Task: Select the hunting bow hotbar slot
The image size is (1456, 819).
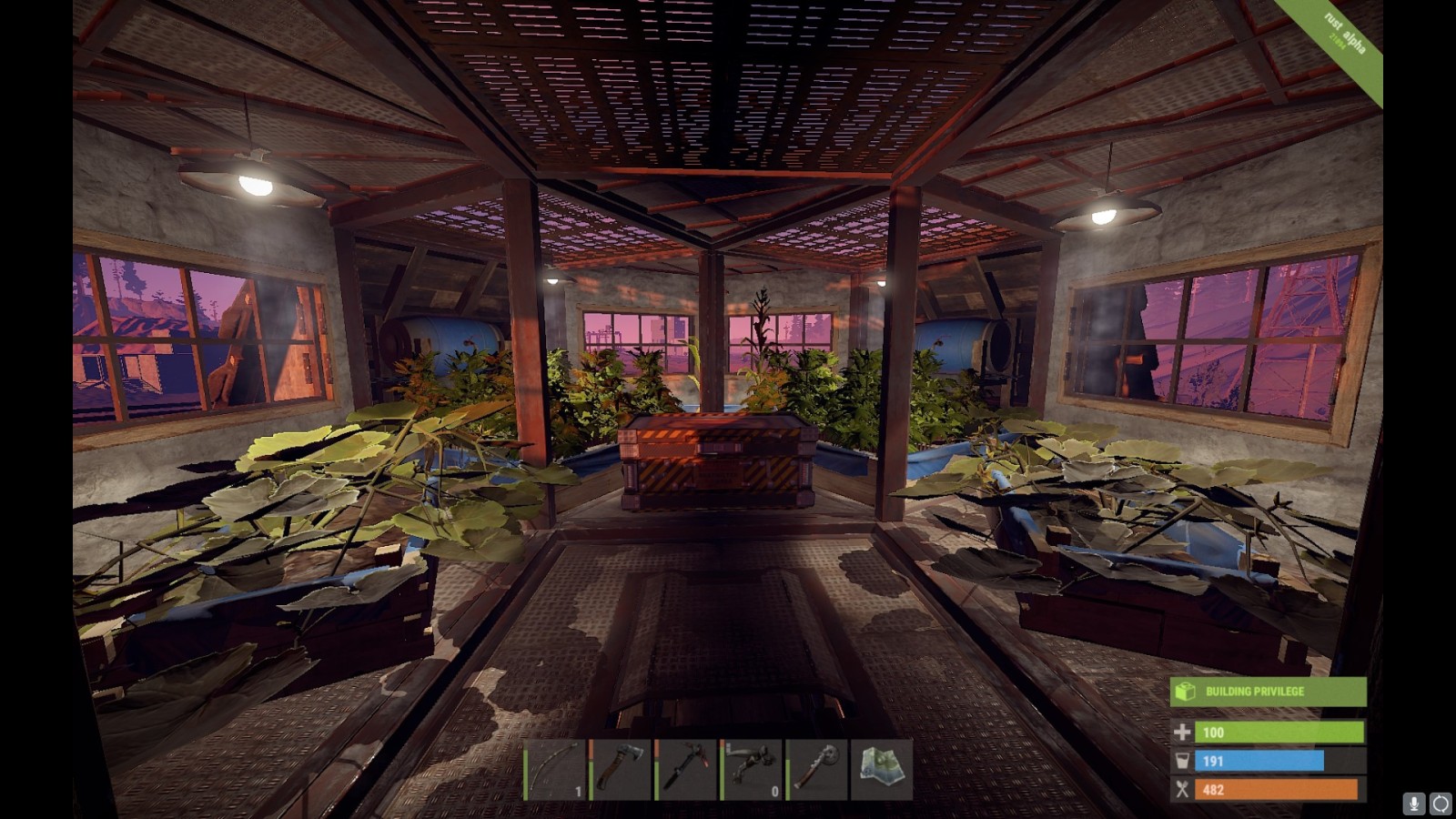Action: click(556, 770)
